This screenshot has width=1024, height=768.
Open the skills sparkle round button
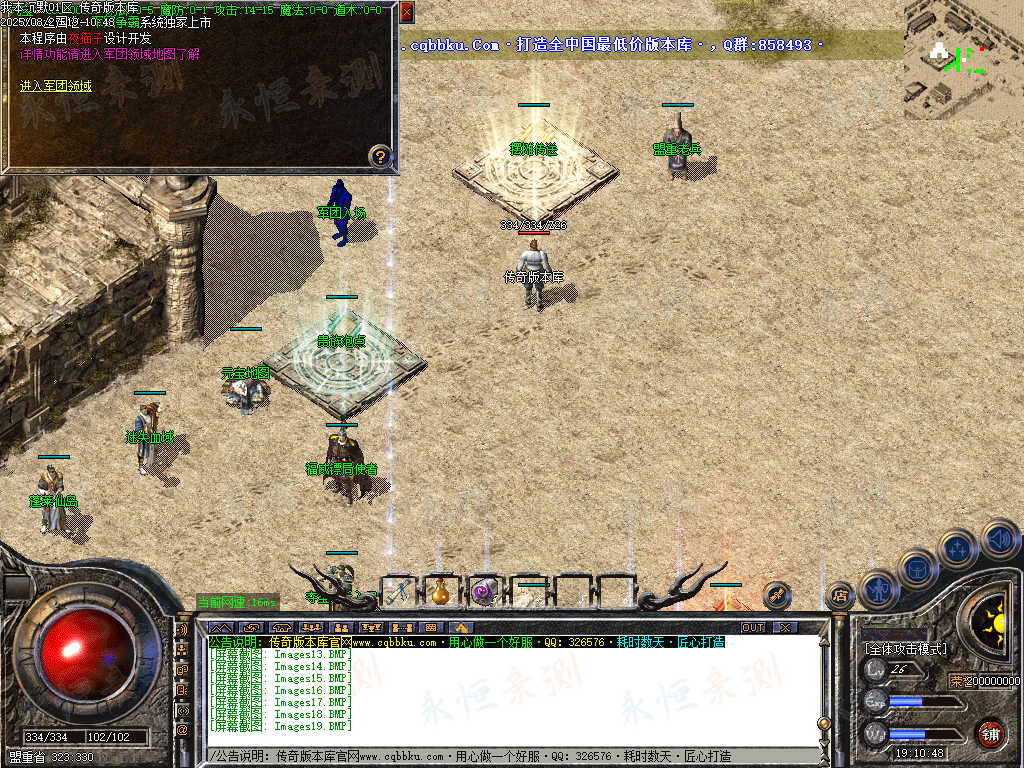pos(958,548)
